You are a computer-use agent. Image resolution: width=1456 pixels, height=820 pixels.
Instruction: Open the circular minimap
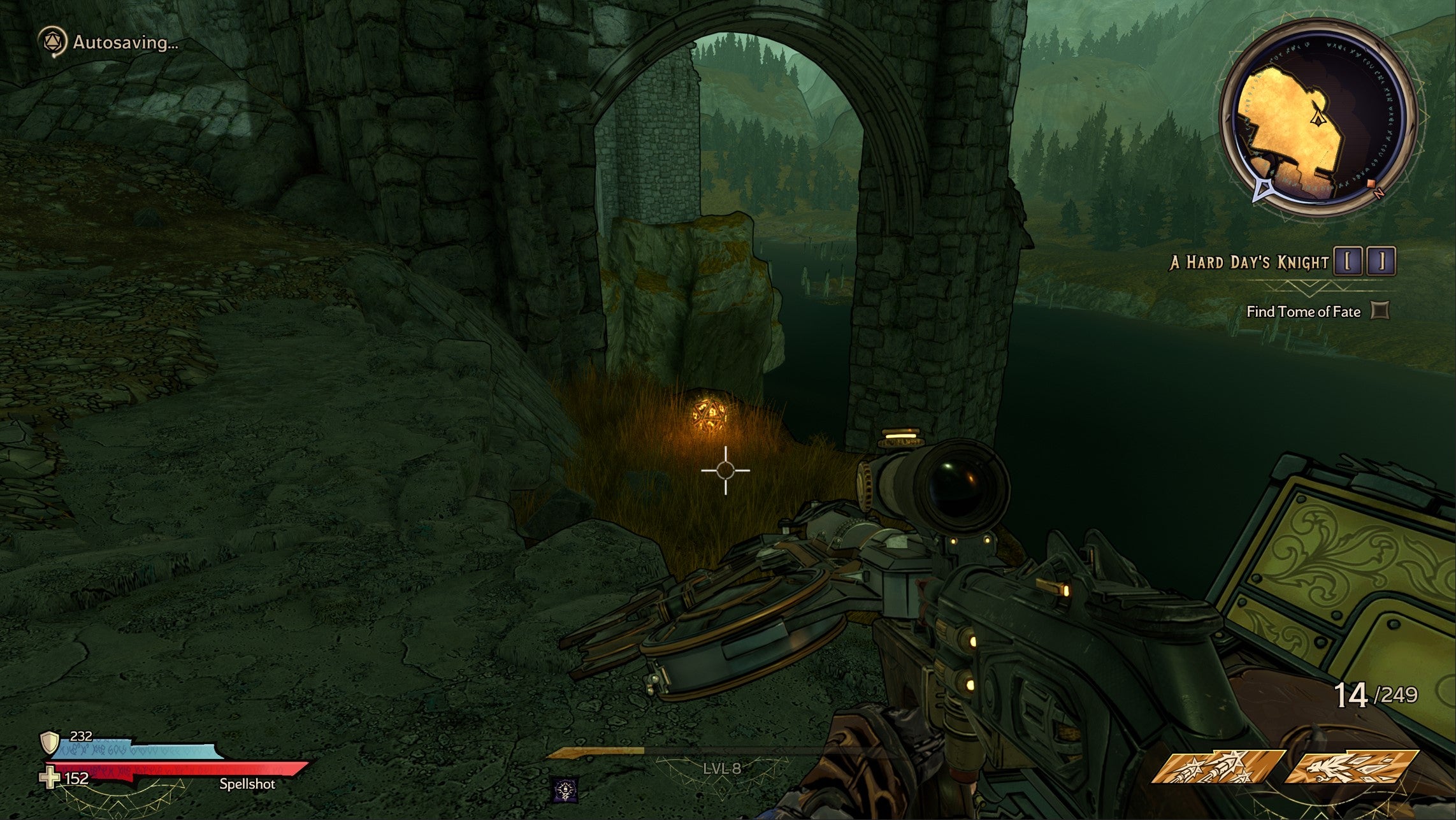[x=1318, y=119]
